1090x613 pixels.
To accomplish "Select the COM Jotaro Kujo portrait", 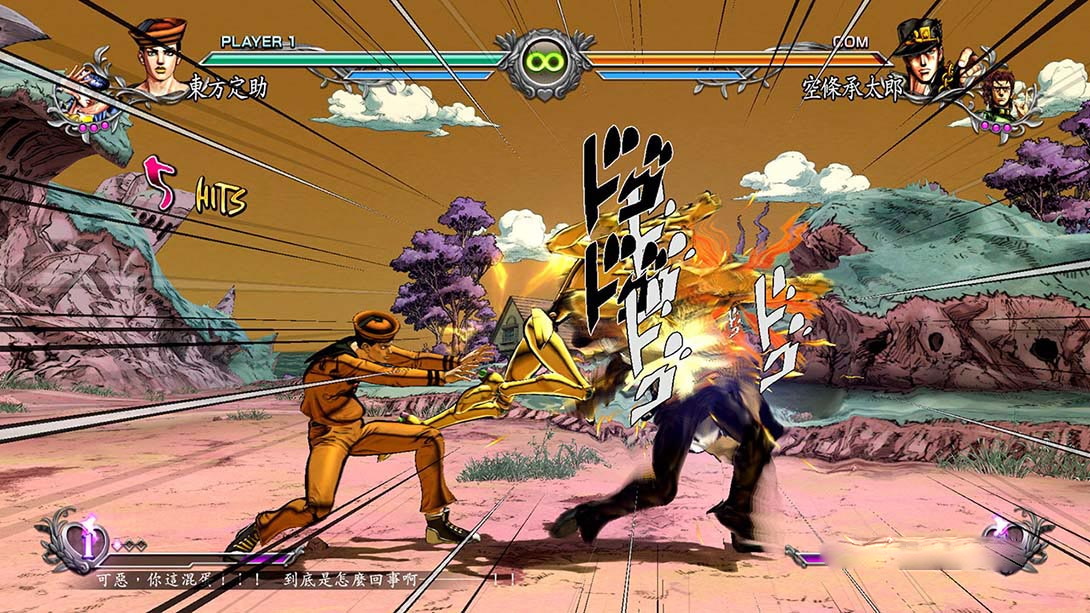I will pos(923,58).
